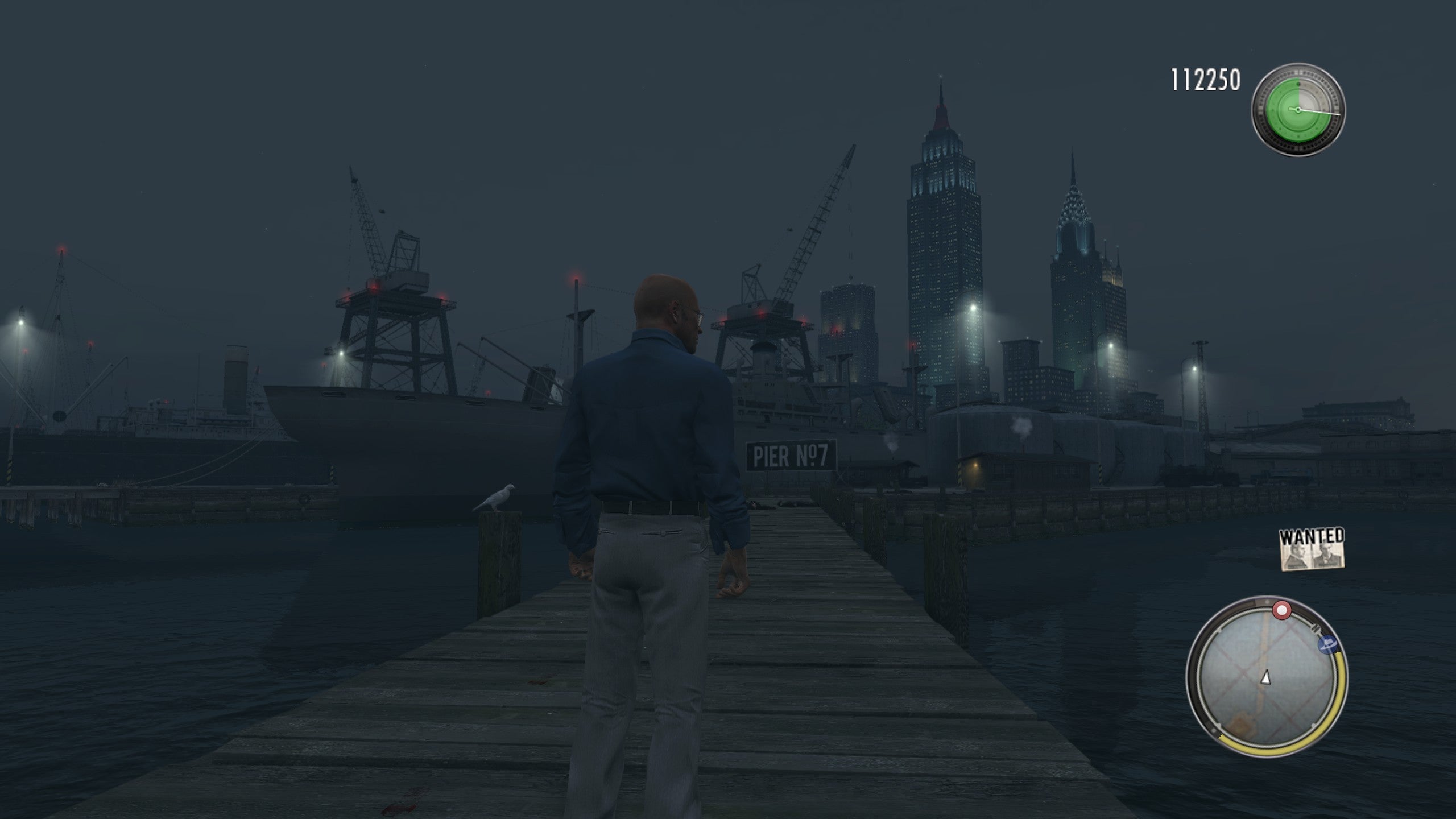Select the blue hat marker on minimap

tap(1326, 644)
